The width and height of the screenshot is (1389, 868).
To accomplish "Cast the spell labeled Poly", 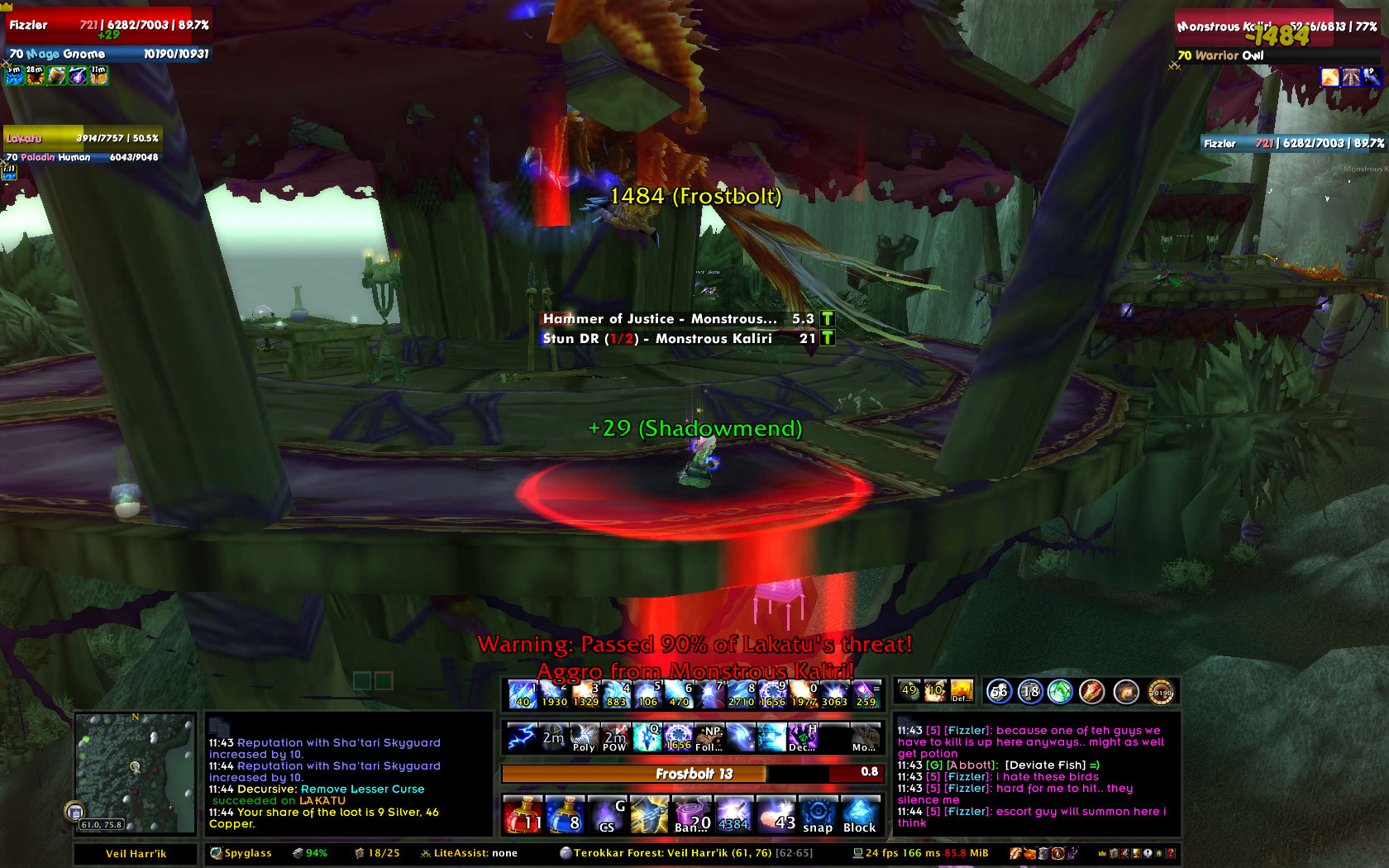I will pyautogui.click(x=584, y=737).
